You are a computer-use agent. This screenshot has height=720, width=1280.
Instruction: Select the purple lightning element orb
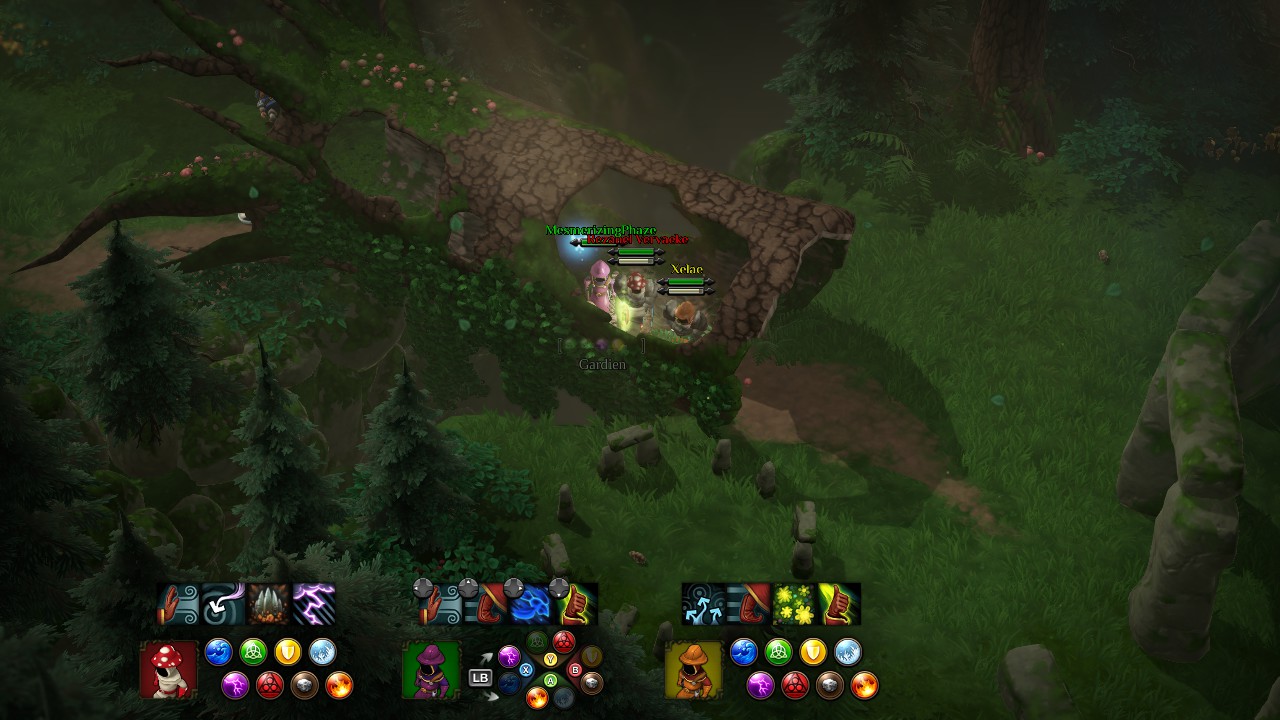(x=237, y=686)
